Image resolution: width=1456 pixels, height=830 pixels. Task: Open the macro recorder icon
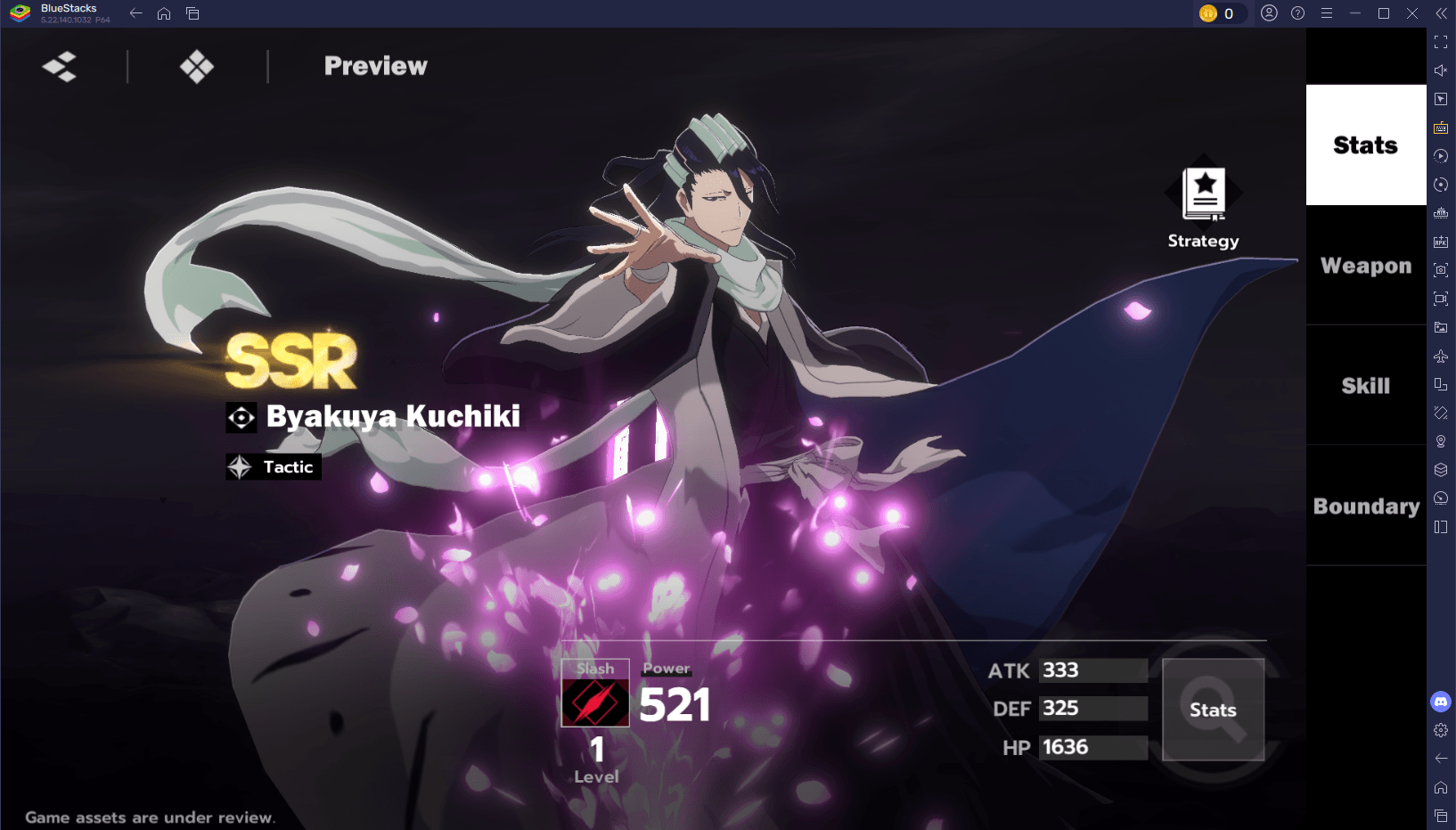(1441, 156)
